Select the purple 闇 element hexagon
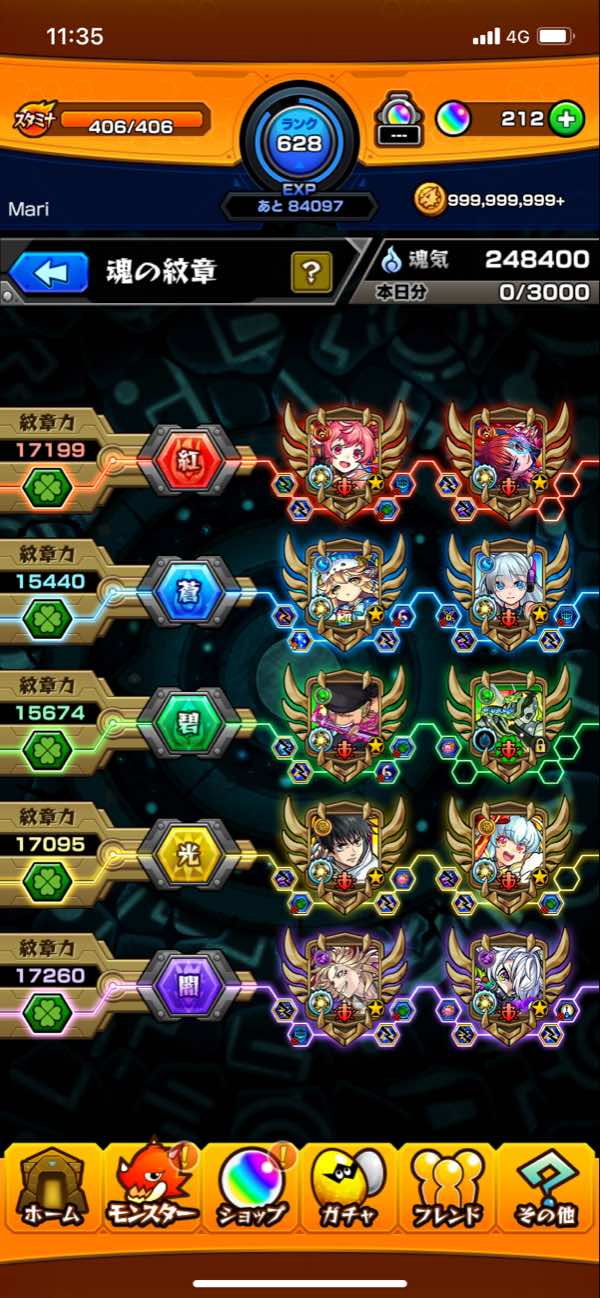Screen dimensions: 600x1298 (187, 987)
